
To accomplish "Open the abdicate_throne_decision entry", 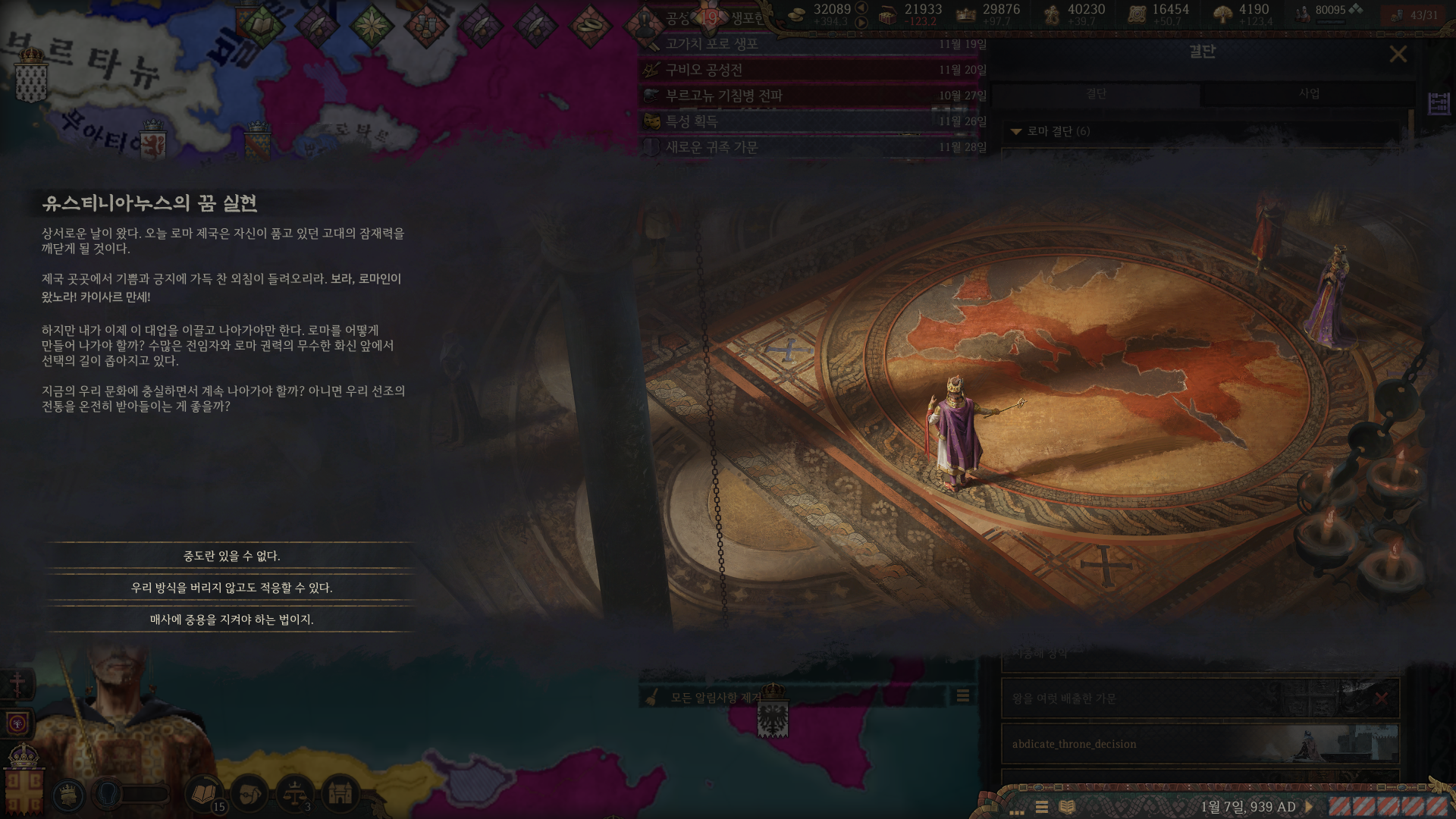I will (x=1200, y=744).
